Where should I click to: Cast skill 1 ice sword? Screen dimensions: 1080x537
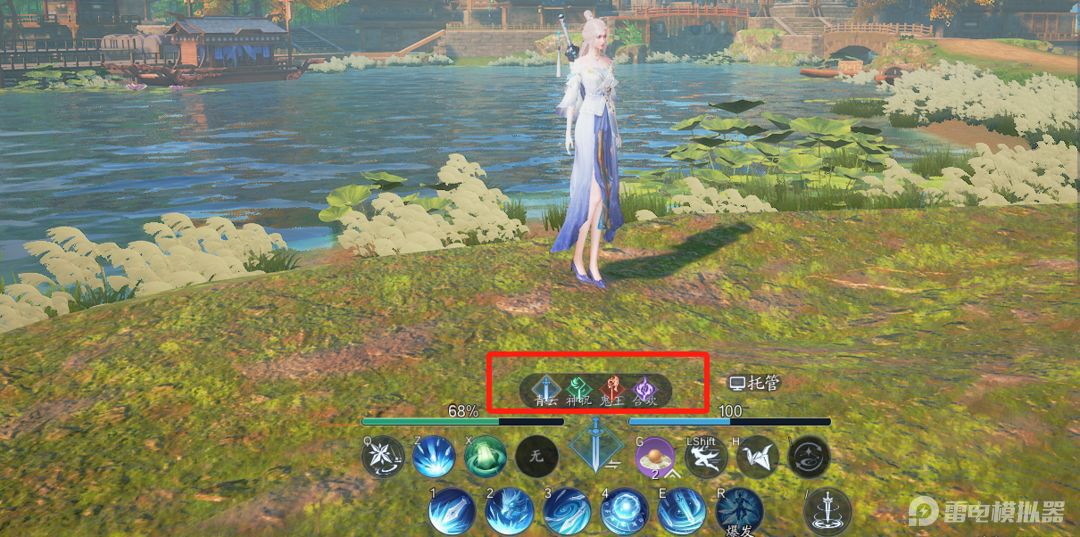[451, 512]
